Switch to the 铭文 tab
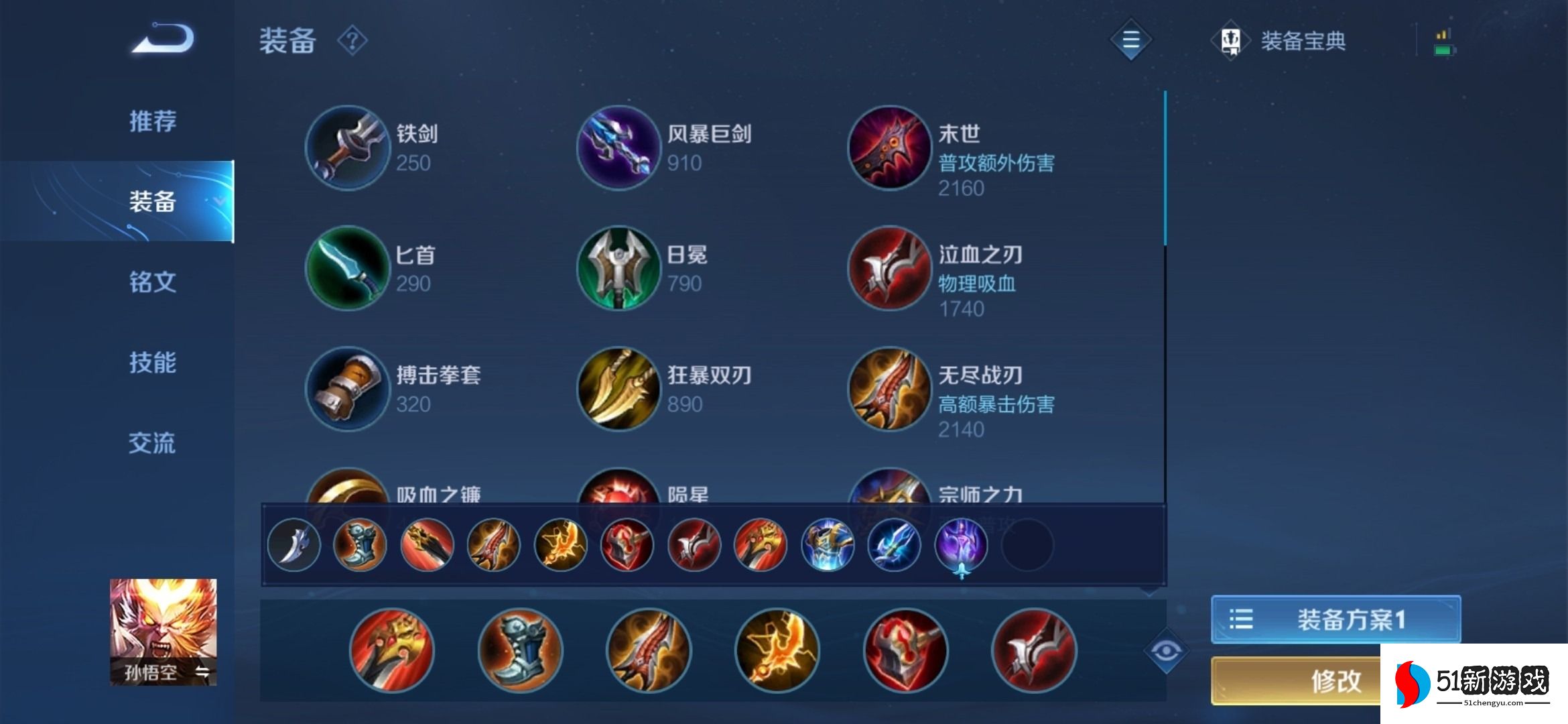This screenshot has width=1568, height=724. point(151,282)
